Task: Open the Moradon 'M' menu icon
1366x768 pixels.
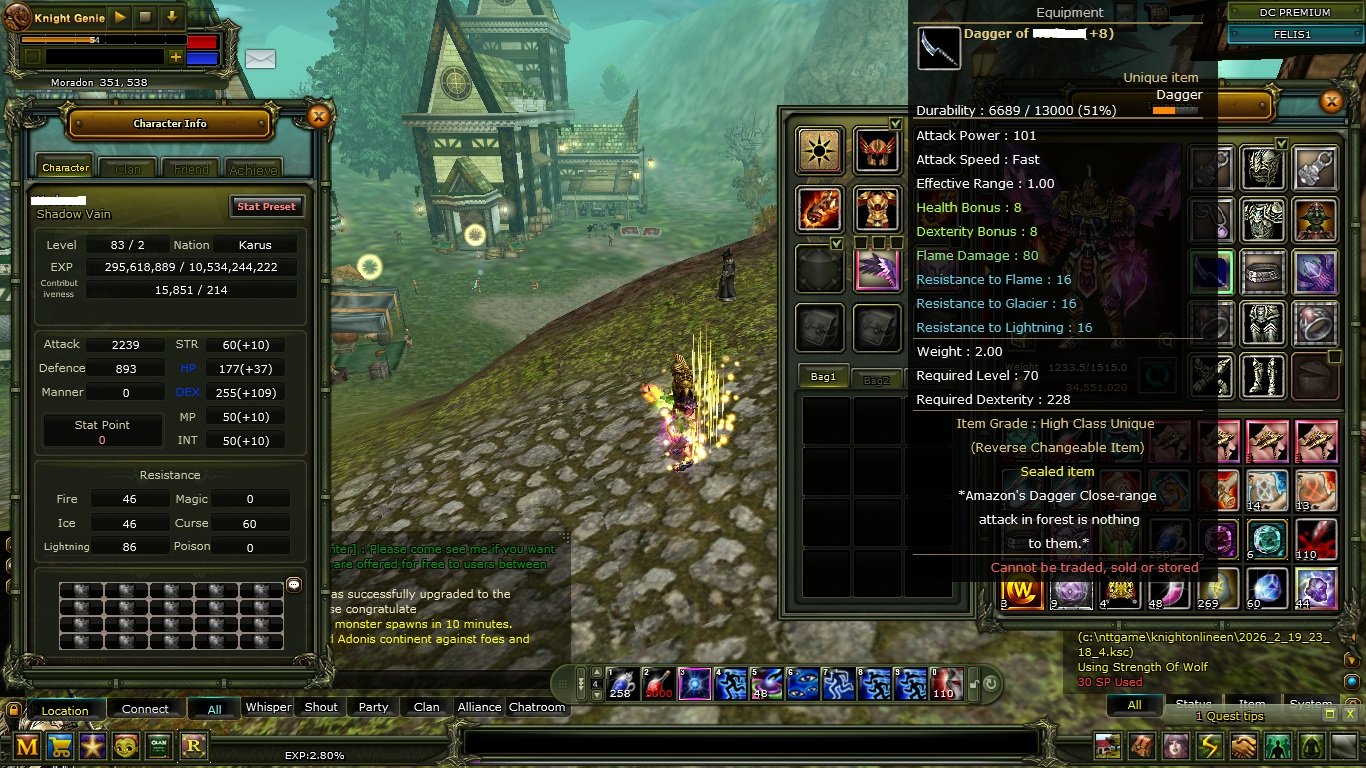Action: (26, 746)
